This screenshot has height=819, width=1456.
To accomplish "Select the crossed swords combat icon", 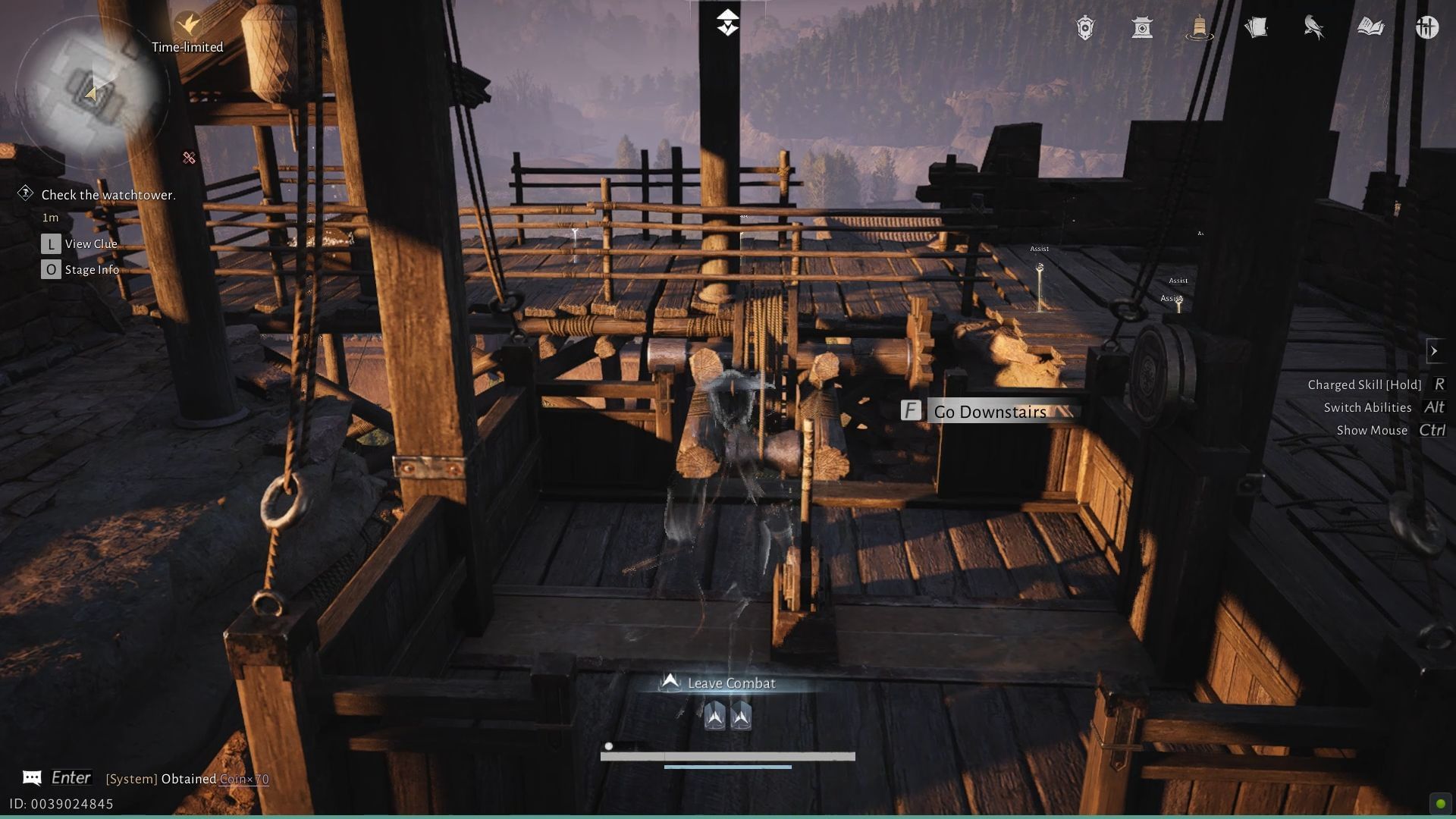I will point(188,158).
